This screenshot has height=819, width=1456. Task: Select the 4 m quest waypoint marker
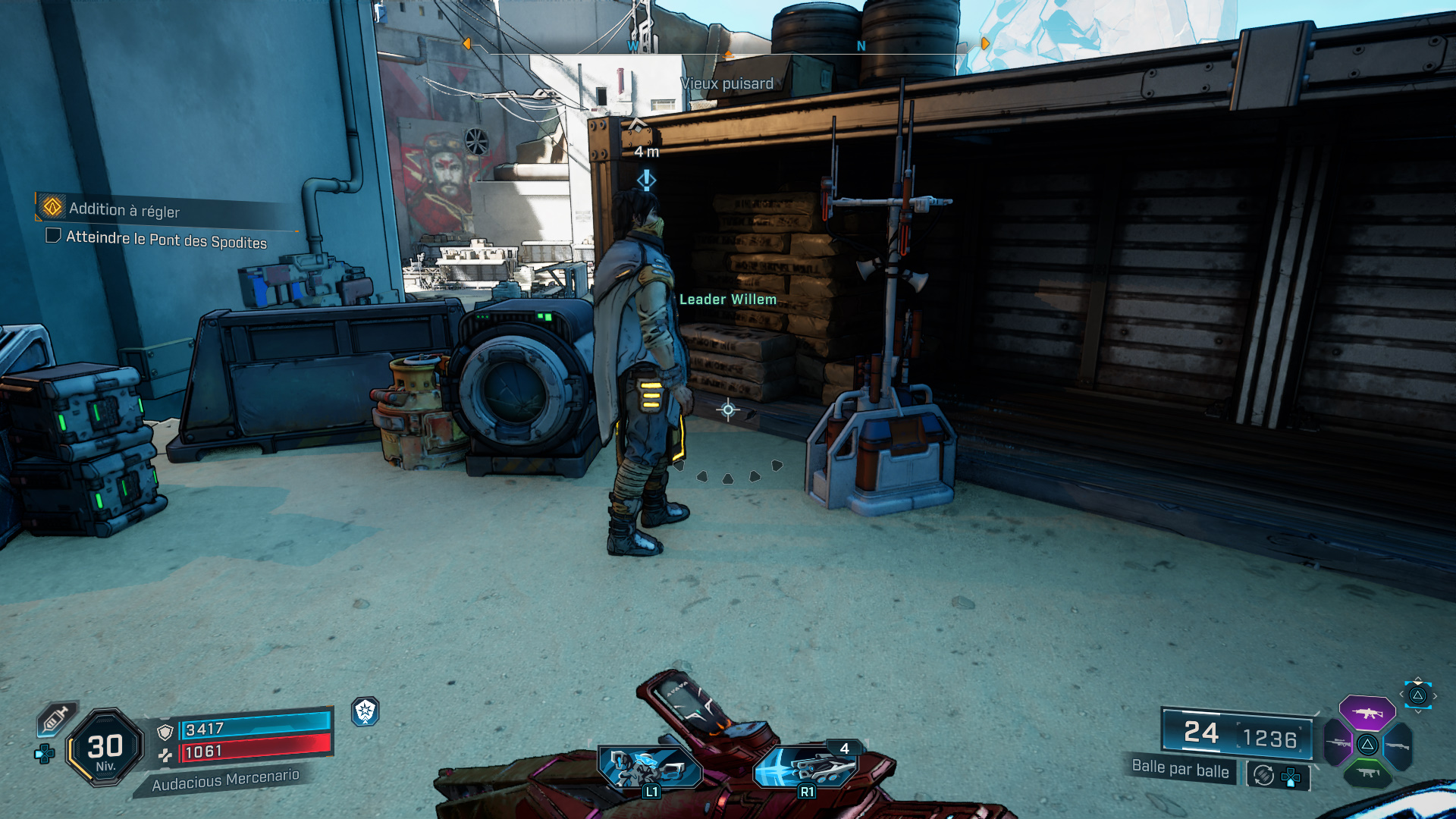(645, 180)
